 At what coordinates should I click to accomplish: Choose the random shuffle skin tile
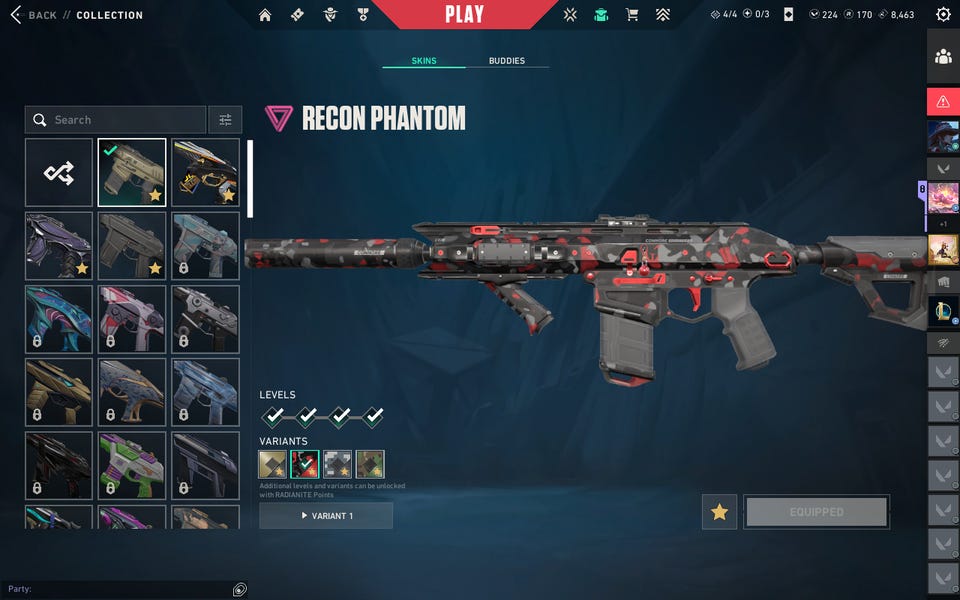pyautogui.click(x=59, y=173)
